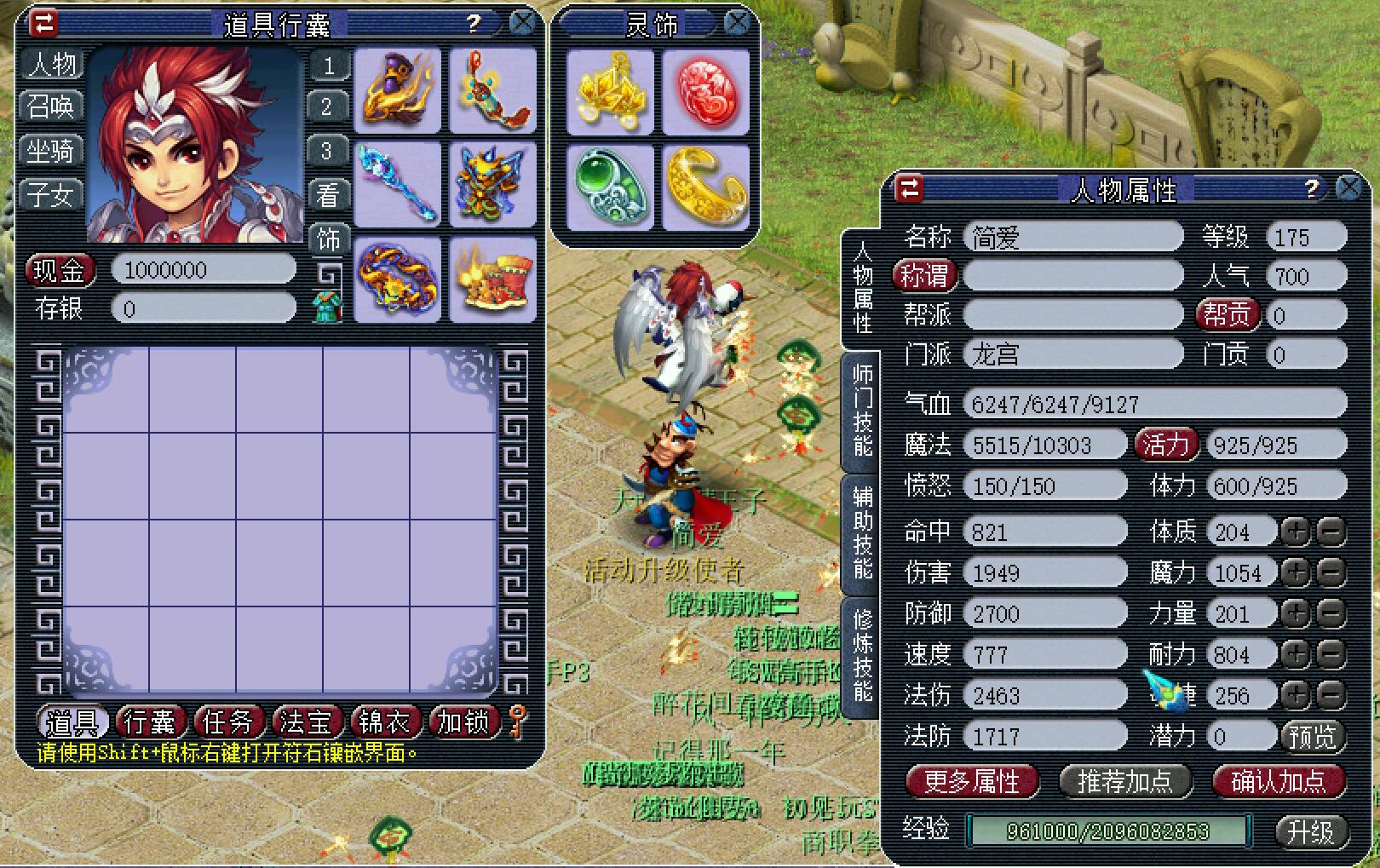Open the 法宝 treasure tab

point(305,722)
